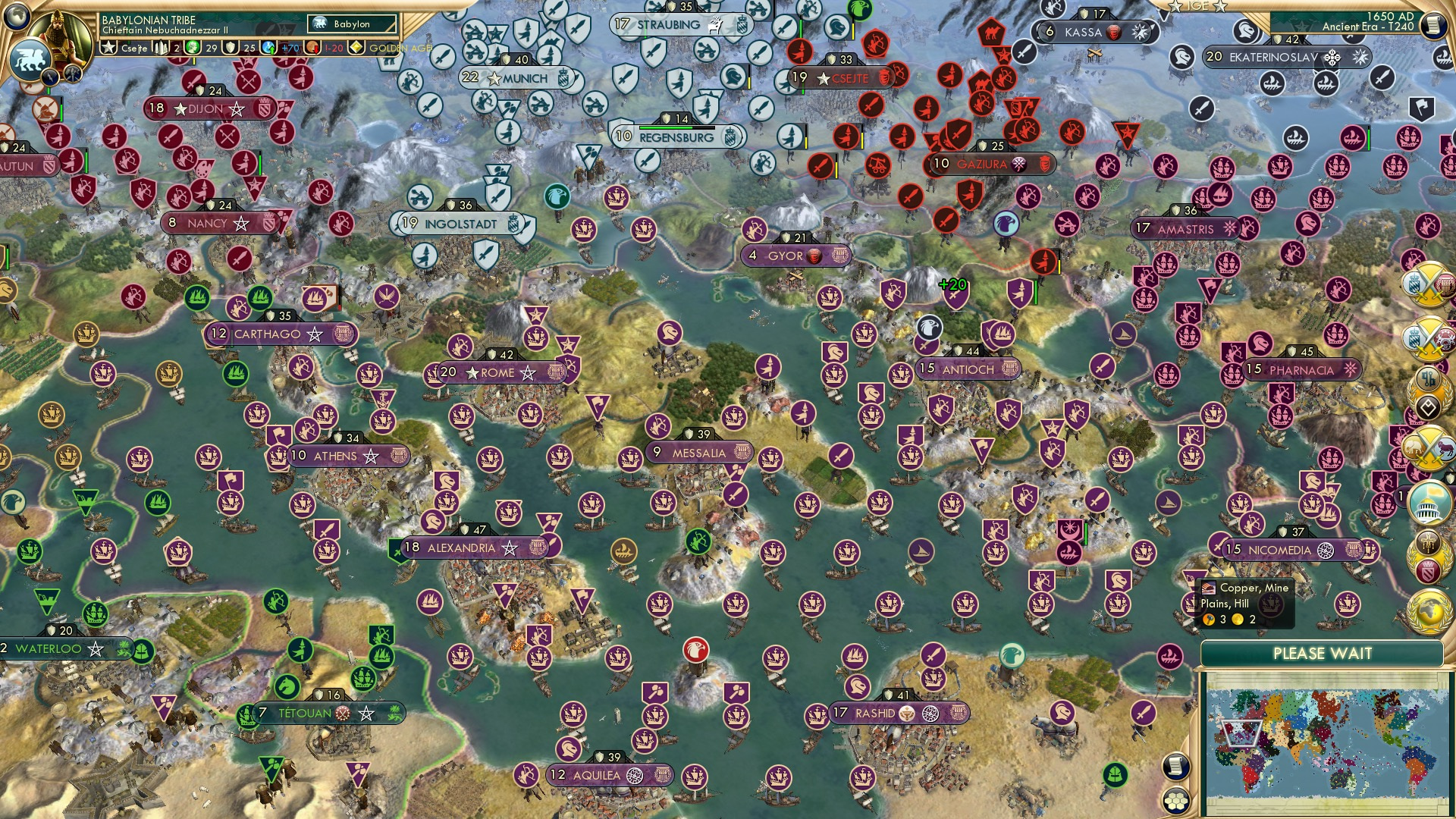Open the Munich city banner

click(524, 78)
